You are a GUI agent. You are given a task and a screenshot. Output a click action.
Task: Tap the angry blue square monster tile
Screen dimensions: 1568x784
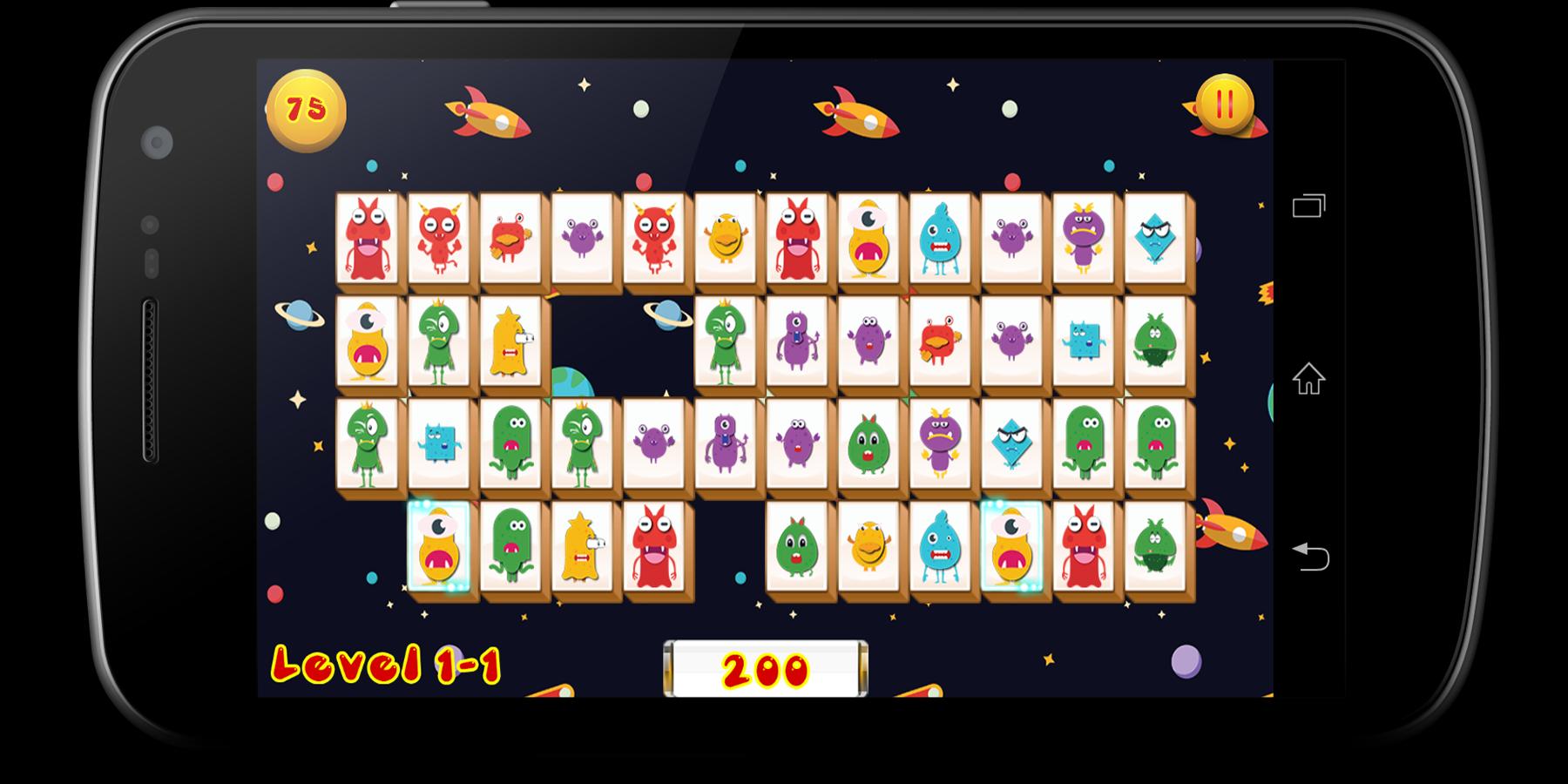point(439,444)
